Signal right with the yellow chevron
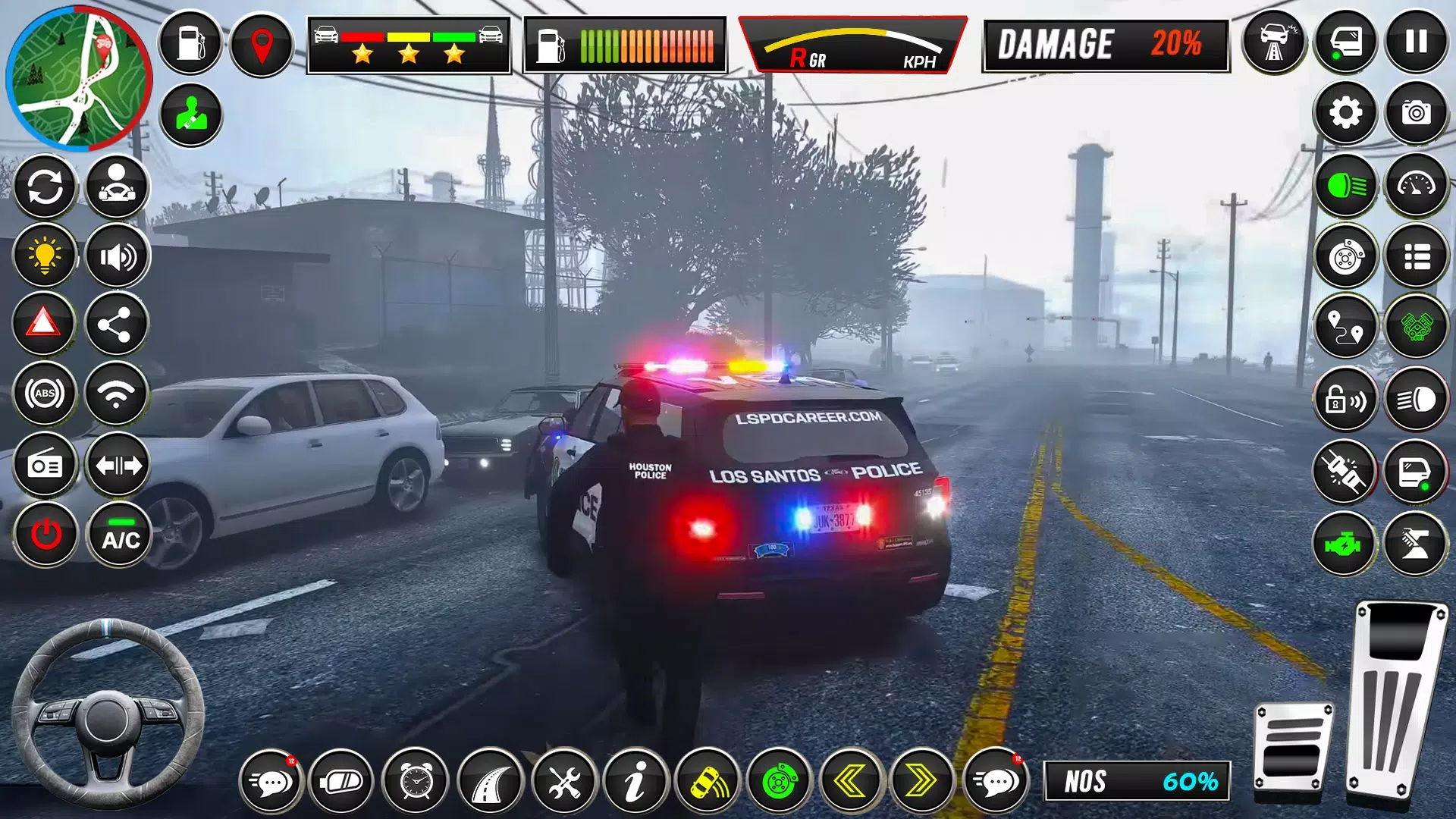Screen dimensions: 1456x819 [x=921, y=781]
